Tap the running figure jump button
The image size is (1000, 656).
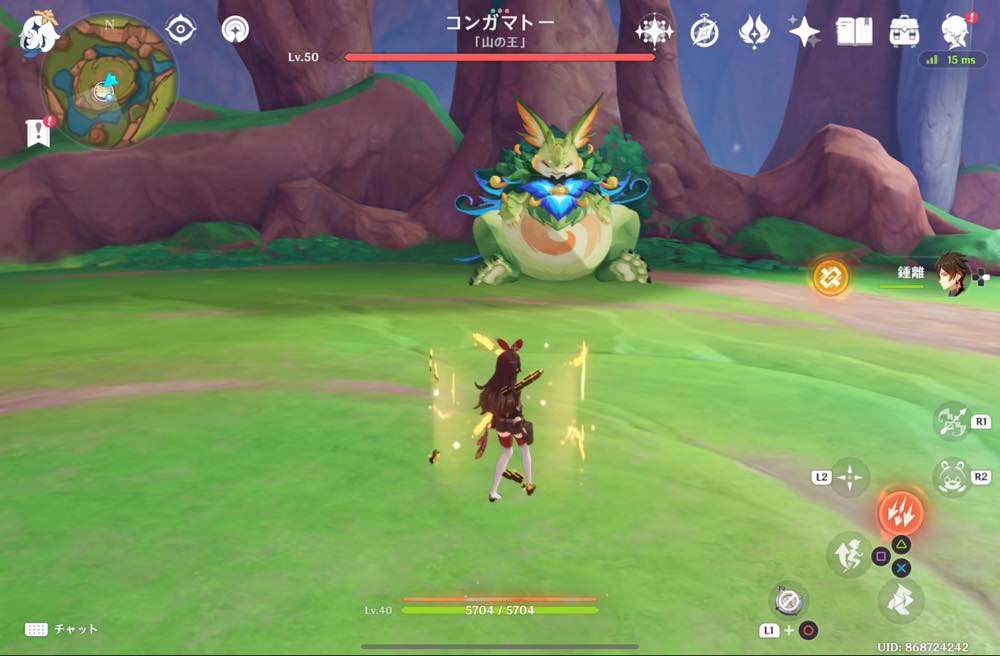point(848,554)
